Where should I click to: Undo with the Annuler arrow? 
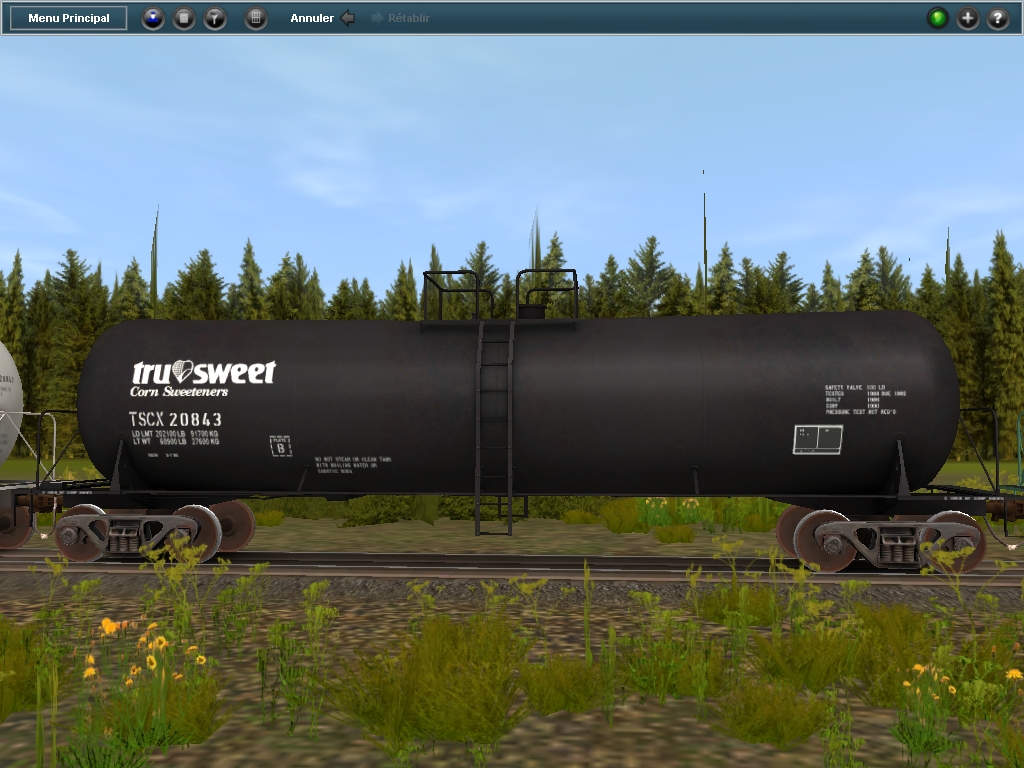point(347,18)
